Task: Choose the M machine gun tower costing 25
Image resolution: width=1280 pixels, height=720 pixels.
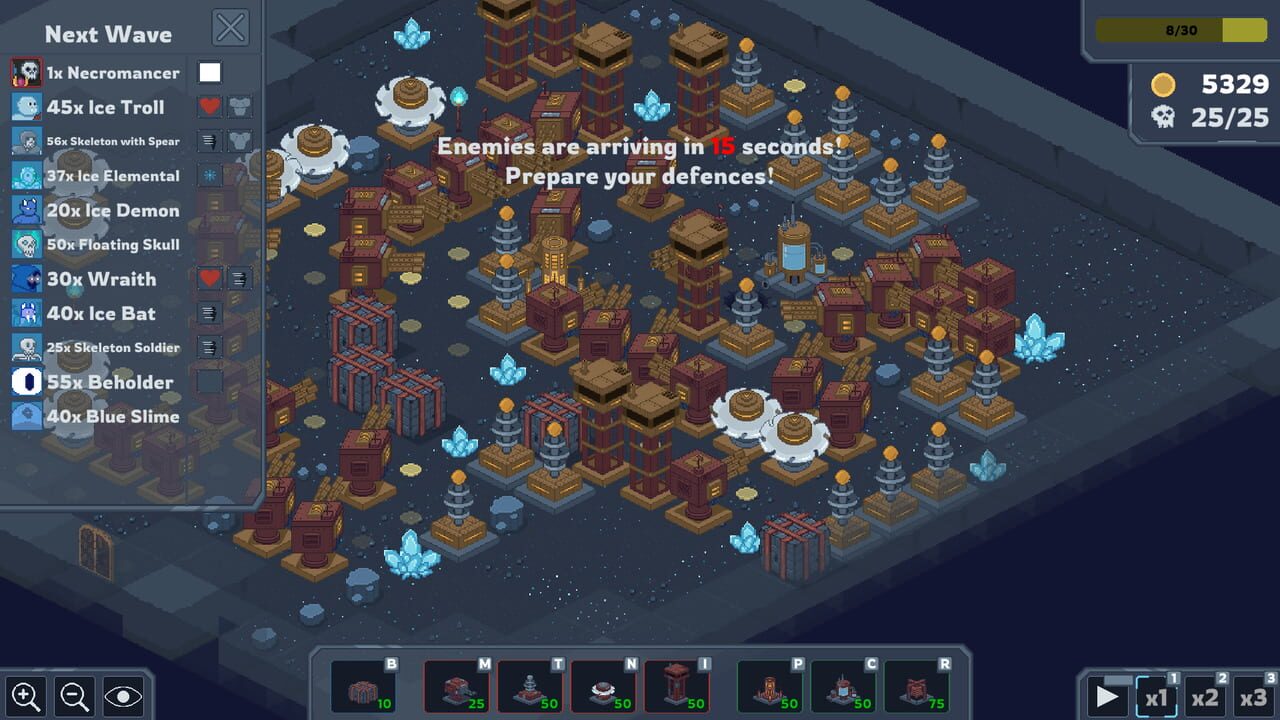Action: 458,685
